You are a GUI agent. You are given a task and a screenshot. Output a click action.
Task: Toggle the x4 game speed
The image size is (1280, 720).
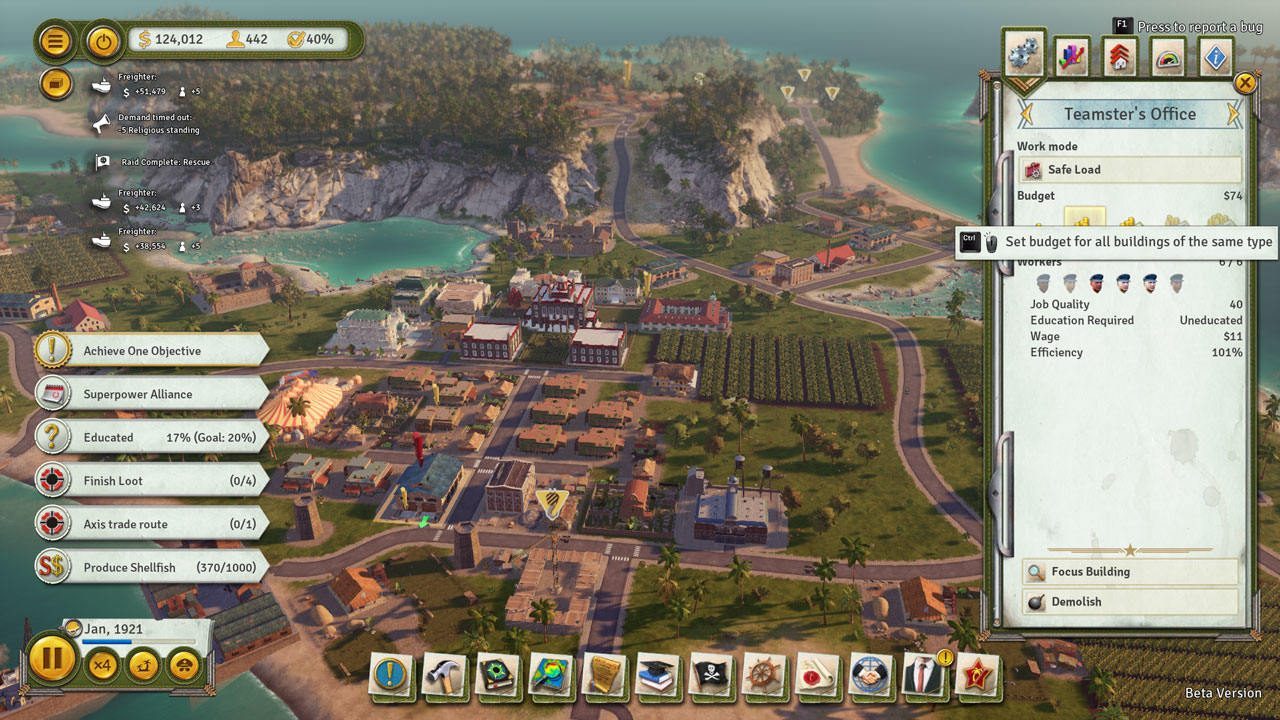(x=101, y=665)
